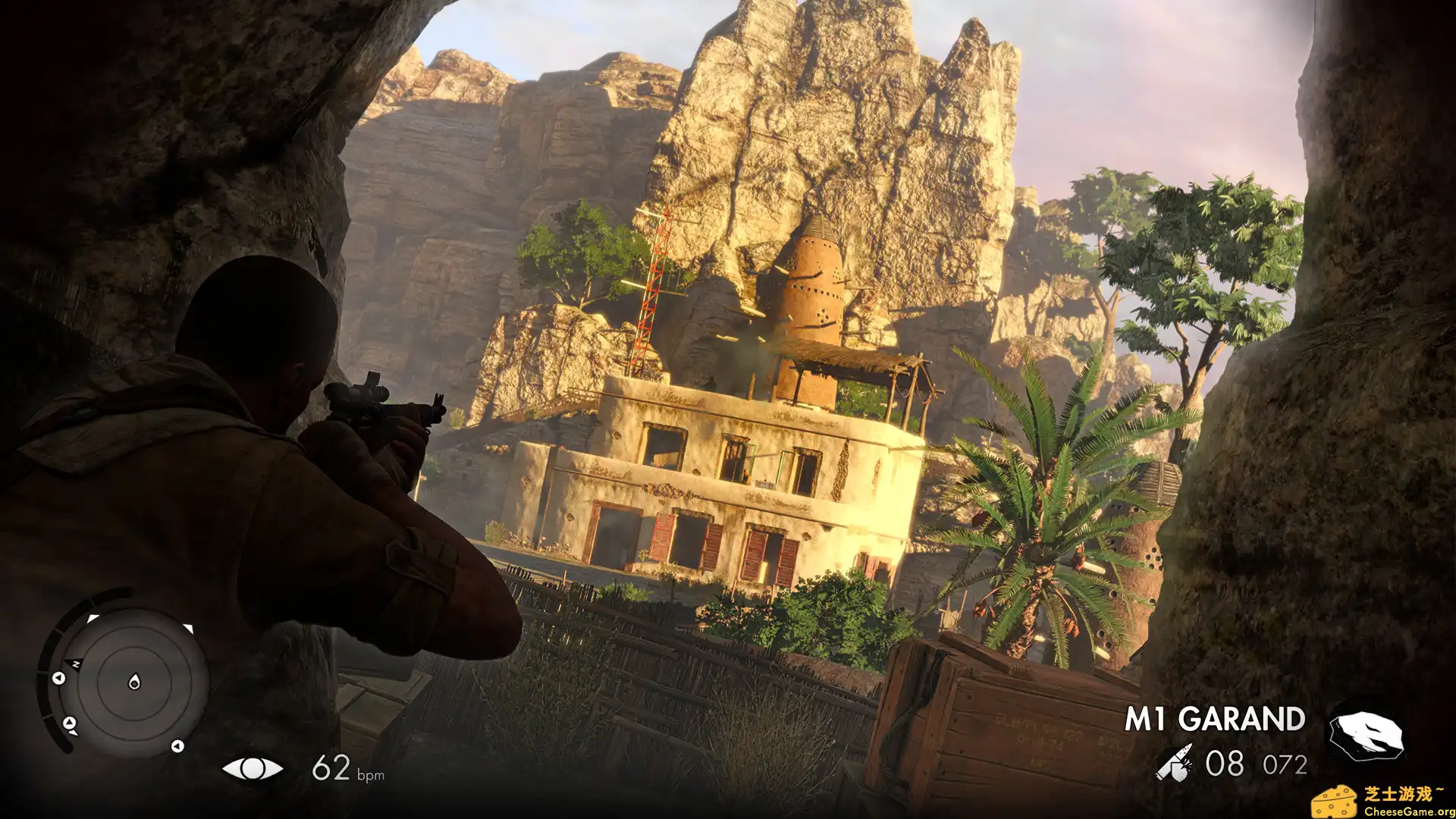Click the white enemy arrow at the minimap top

[x=93, y=619]
